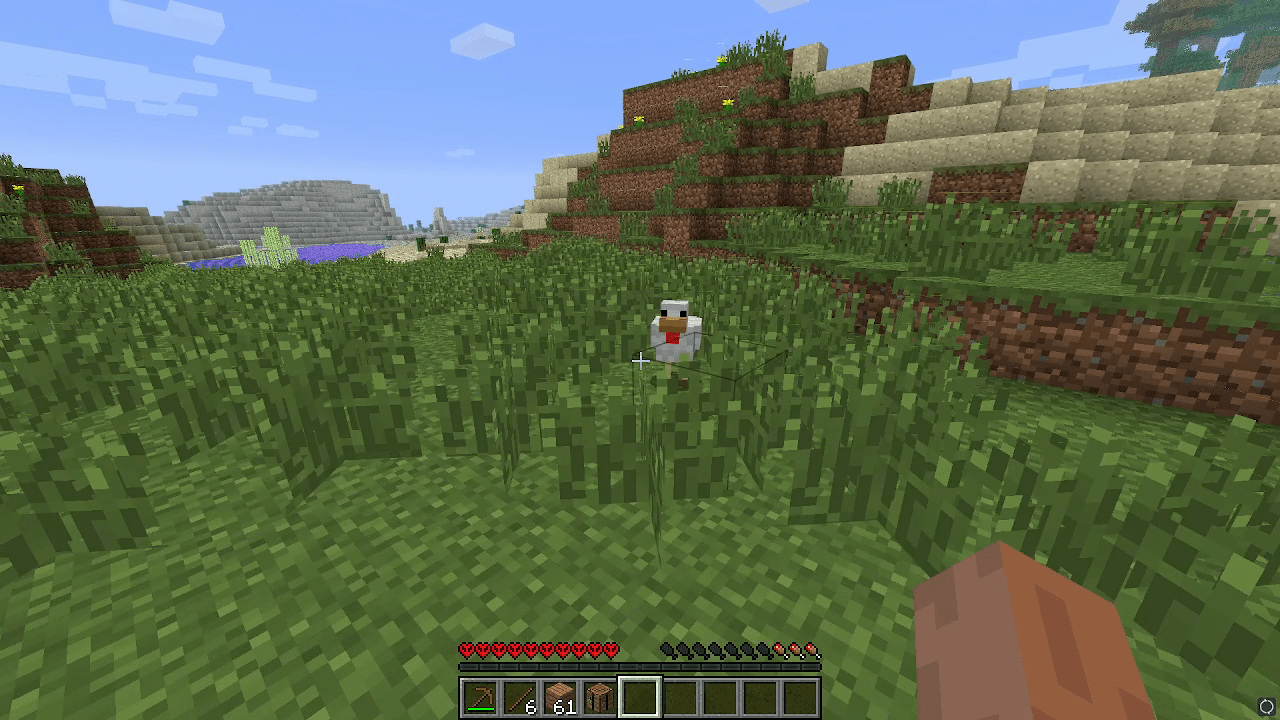1280x720 pixels.
Task: Click the circular arrows icon in corner
Action: pyautogui.click(x=1266, y=706)
